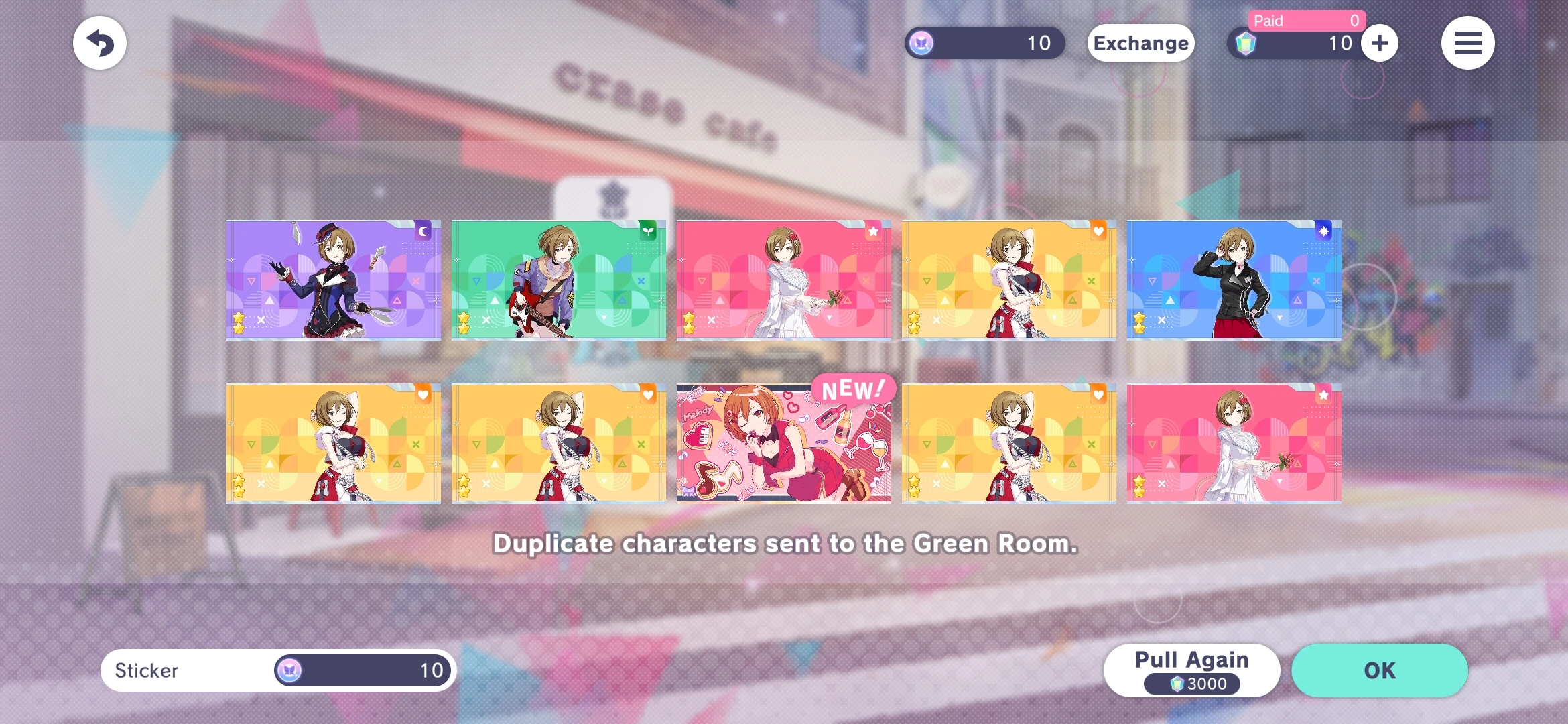The image size is (1568, 724).
Task: Tap the MEIKO card playing guitar
Action: 560,279
